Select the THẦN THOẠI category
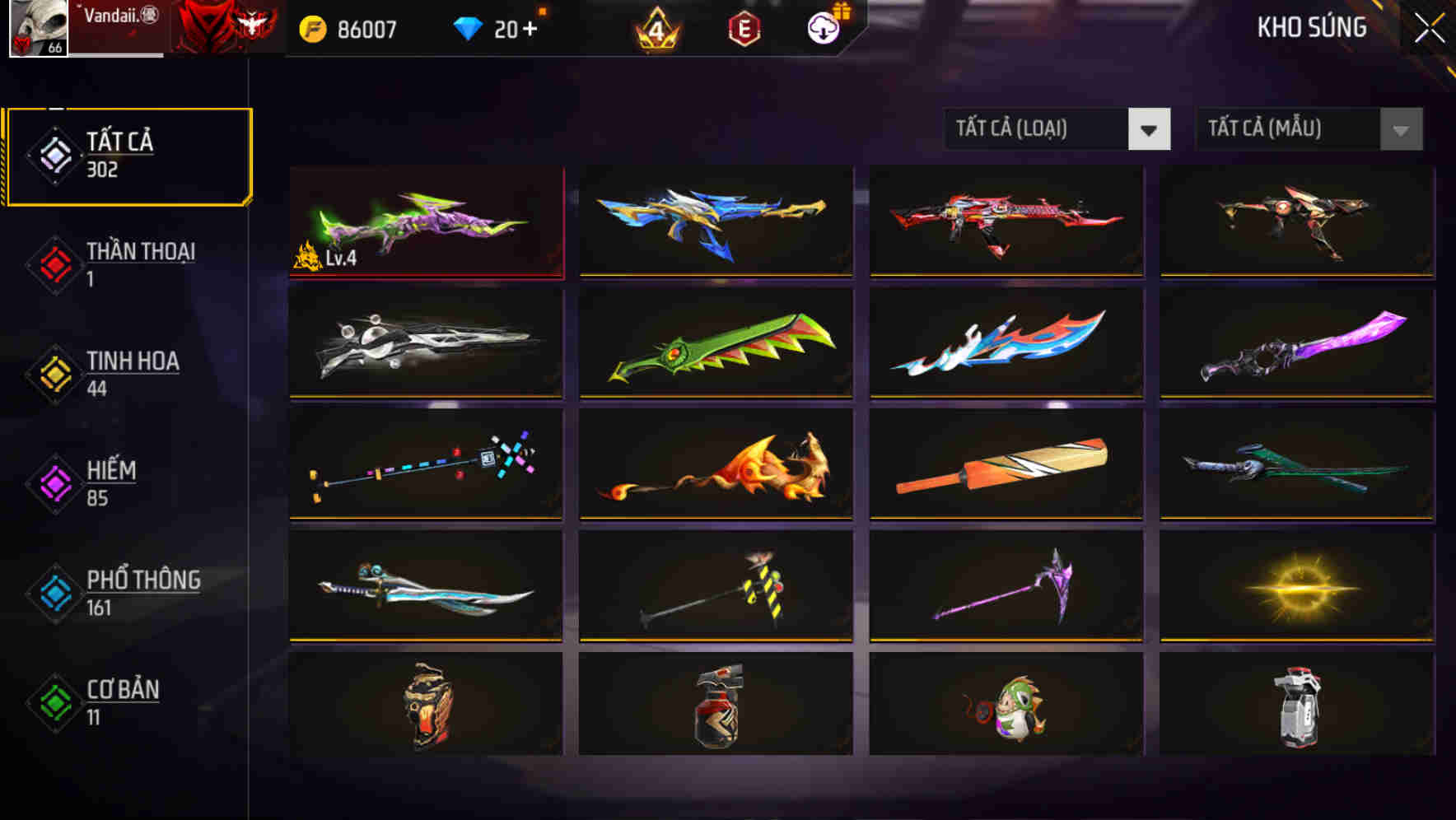Viewport: 1456px width, 820px height. [128, 263]
